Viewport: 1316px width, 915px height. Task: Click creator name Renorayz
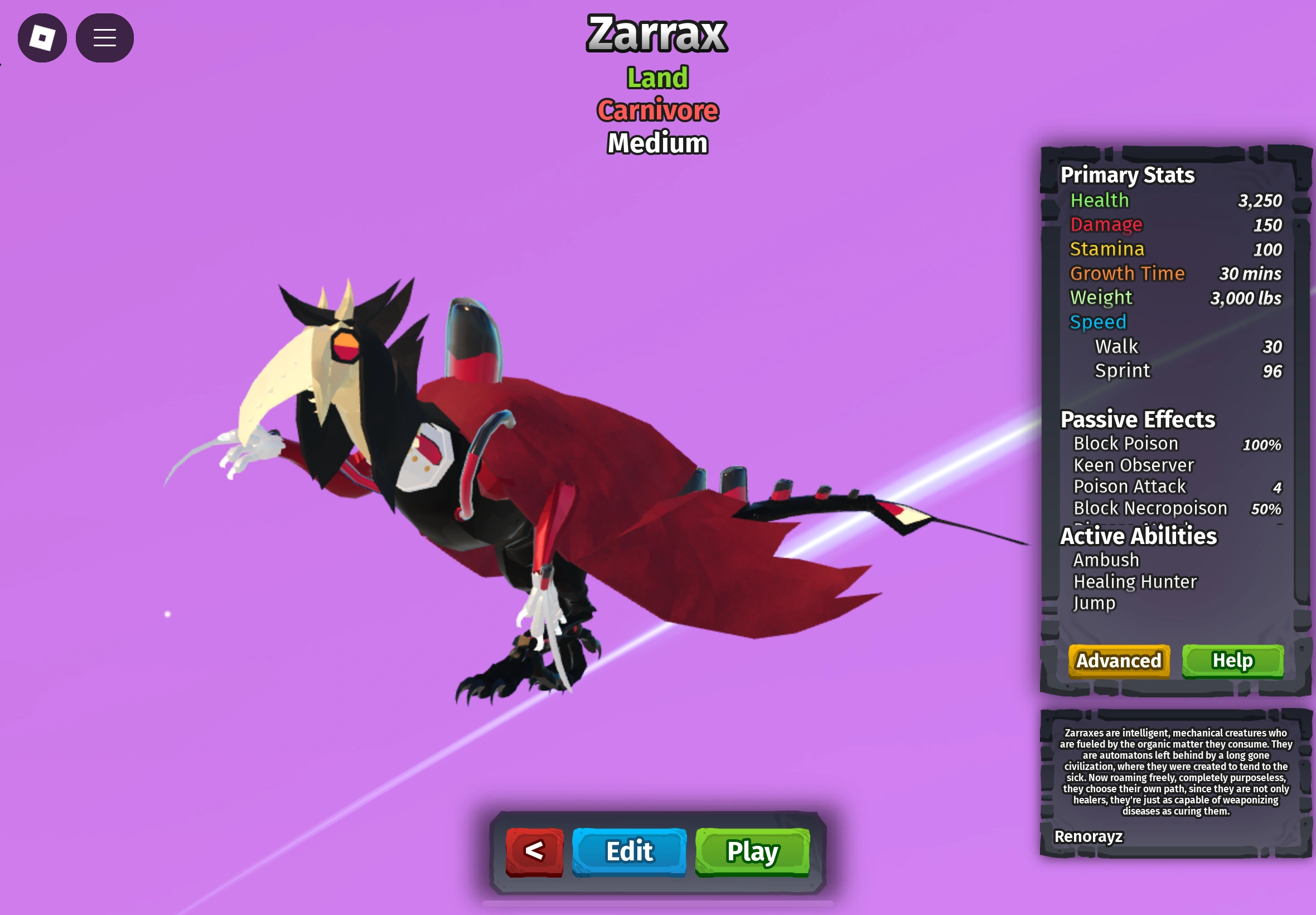pos(1090,836)
